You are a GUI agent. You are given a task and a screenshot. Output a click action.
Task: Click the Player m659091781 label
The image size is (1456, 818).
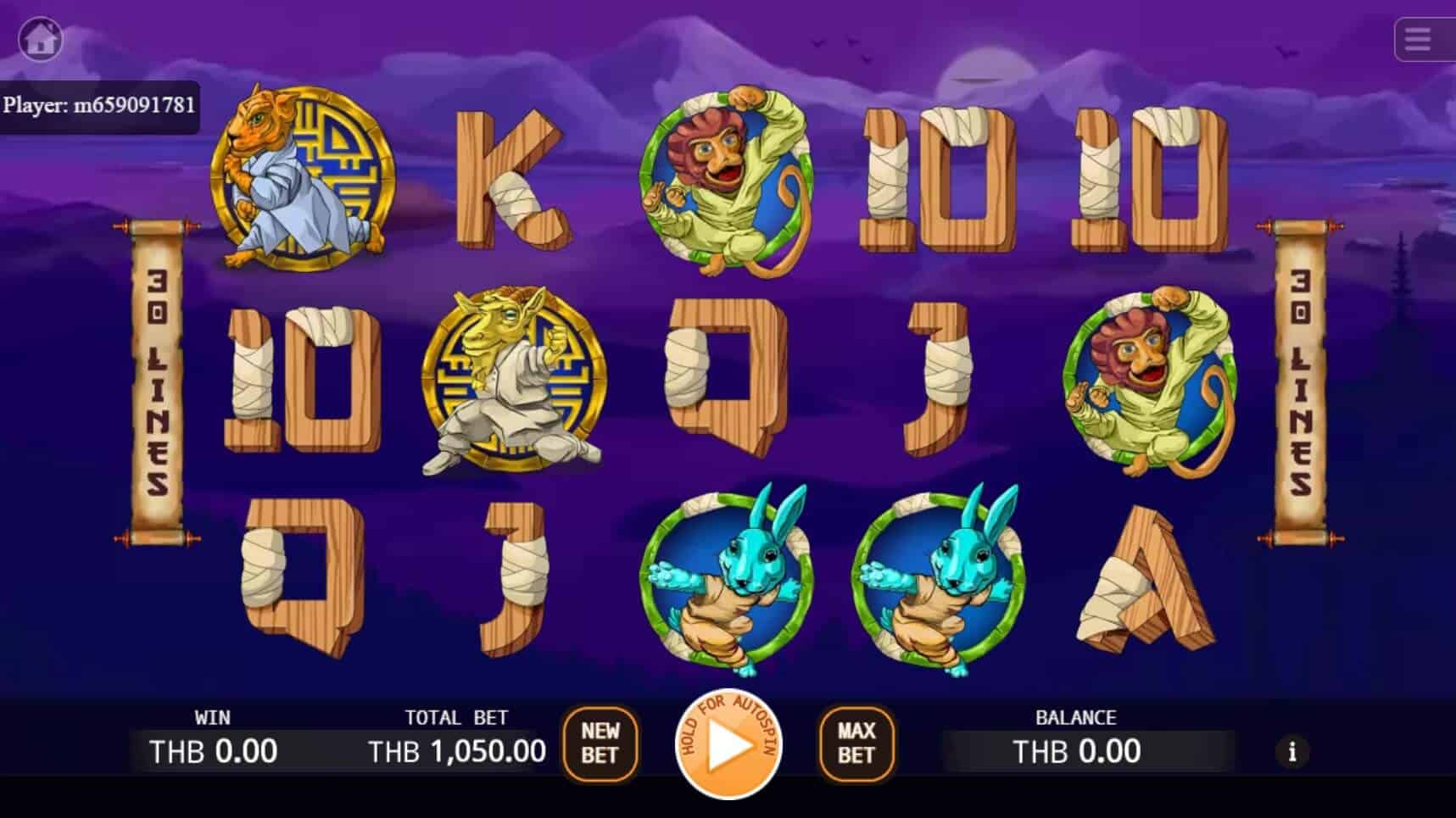pyautogui.click(x=100, y=107)
